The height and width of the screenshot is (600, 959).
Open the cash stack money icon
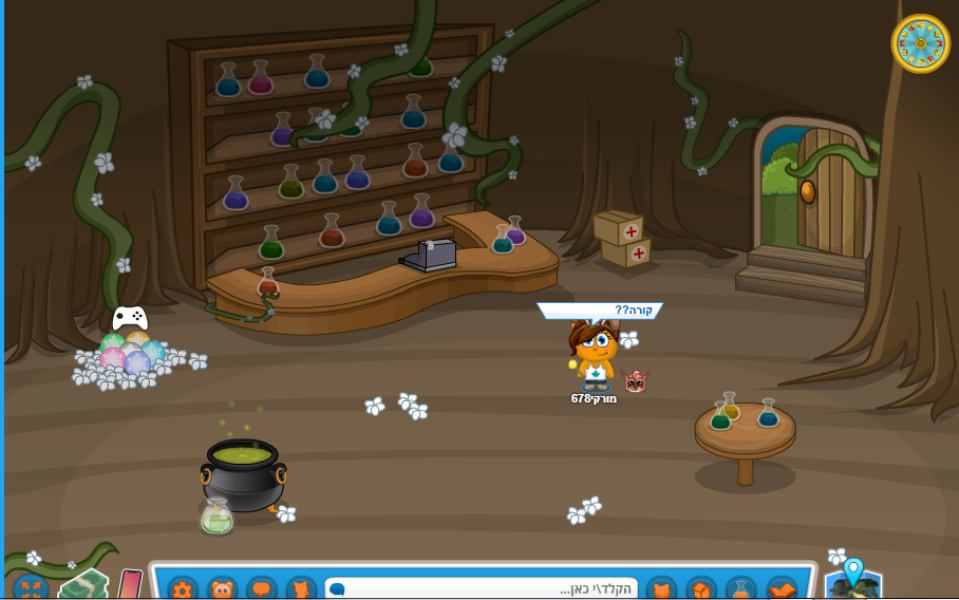pos(84,584)
